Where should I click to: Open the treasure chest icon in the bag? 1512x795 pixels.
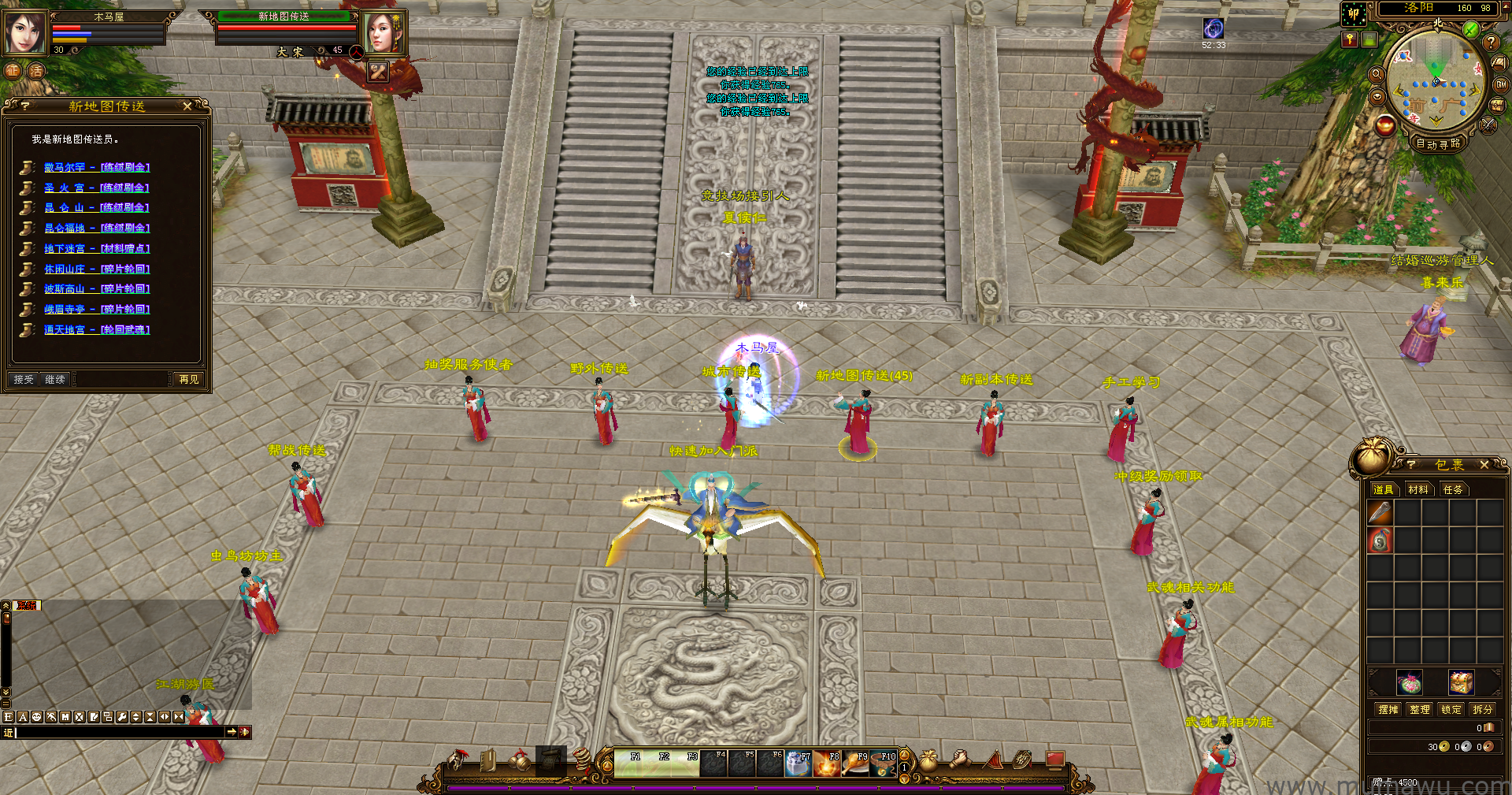pos(1461,682)
